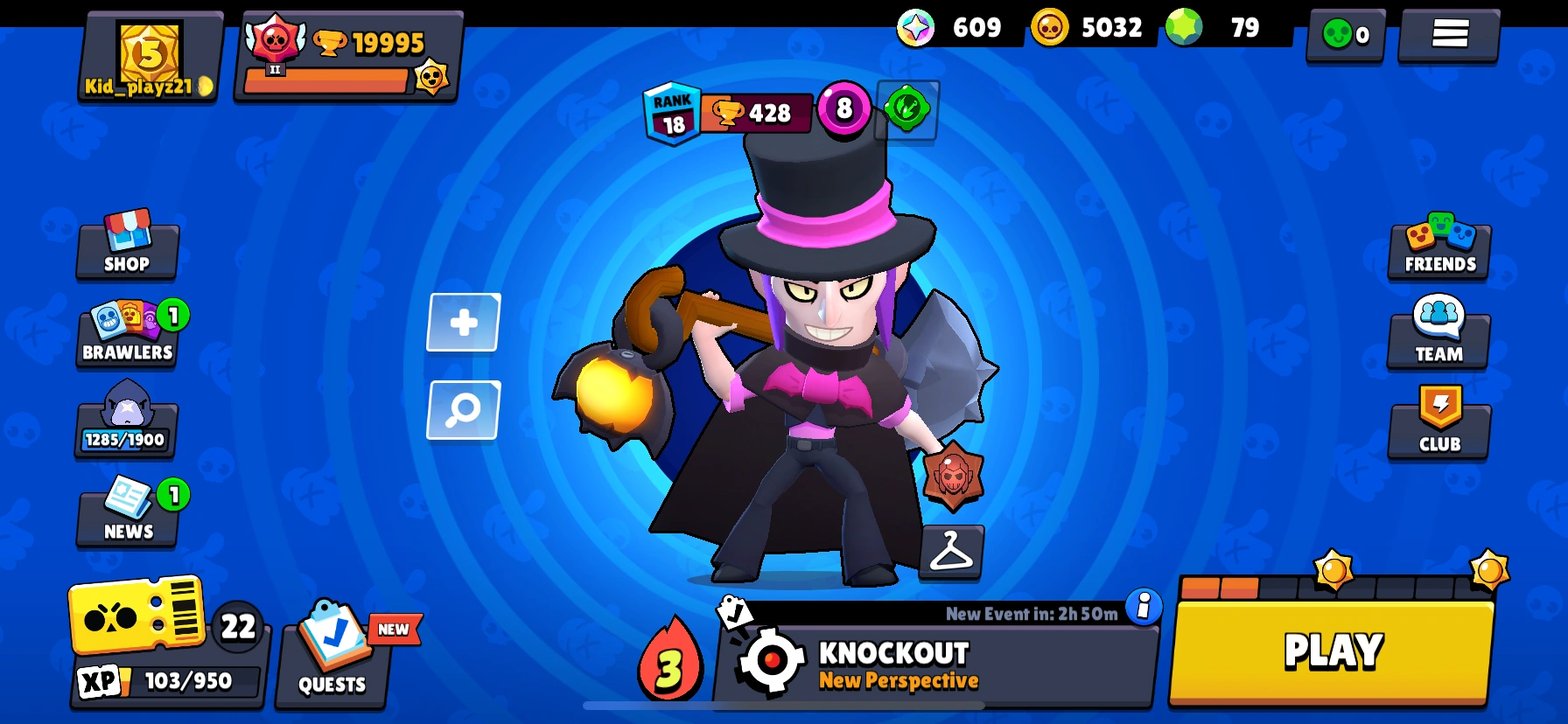Check the News section

(x=126, y=514)
